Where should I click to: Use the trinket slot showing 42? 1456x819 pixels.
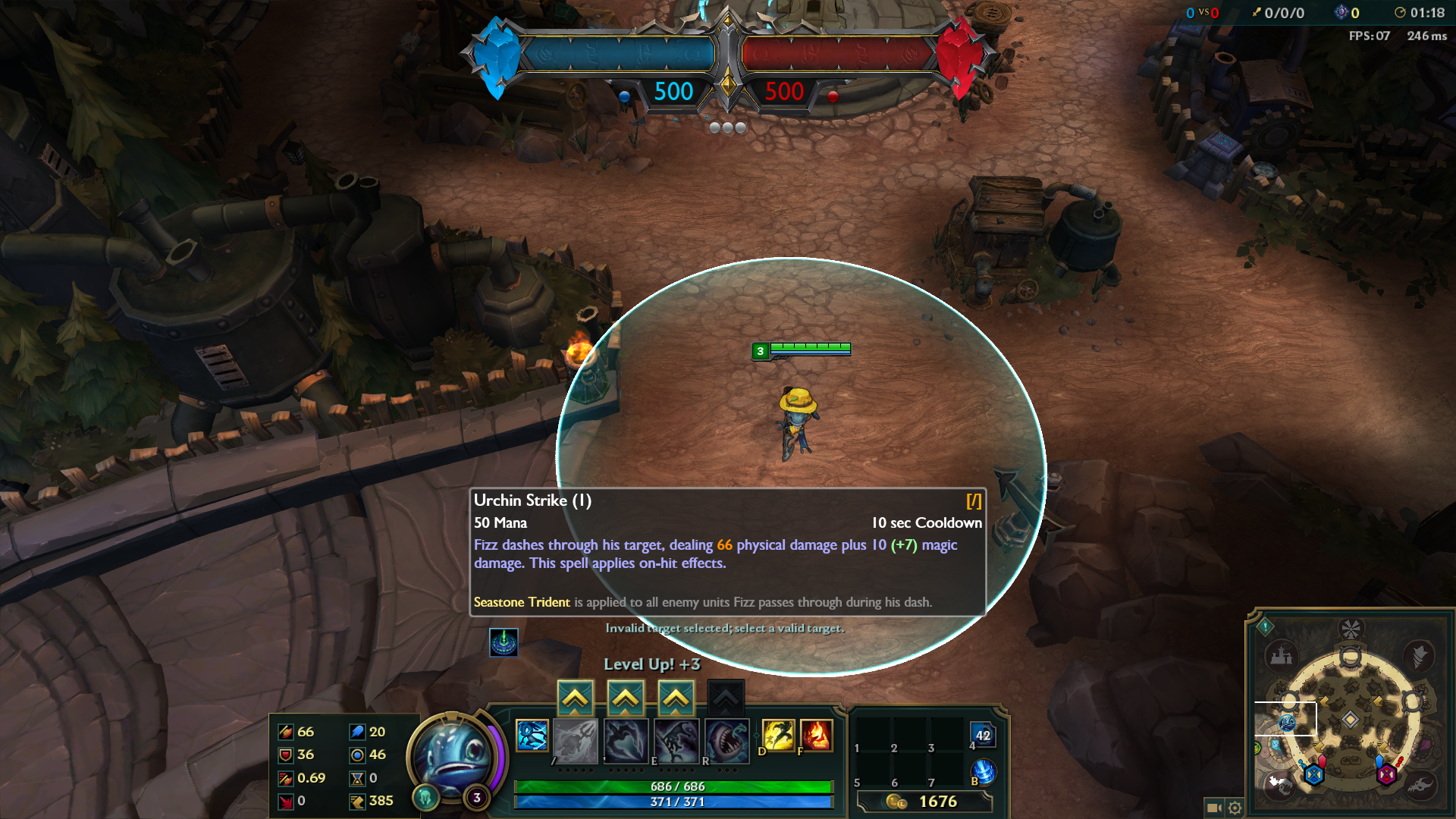[983, 735]
